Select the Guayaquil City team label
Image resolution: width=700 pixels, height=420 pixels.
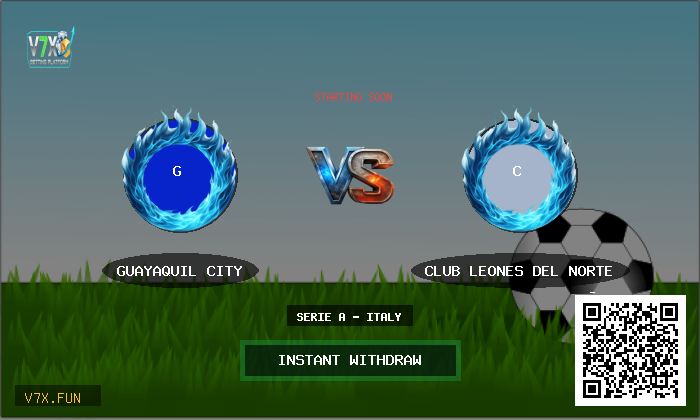pyautogui.click(x=180, y=271)
